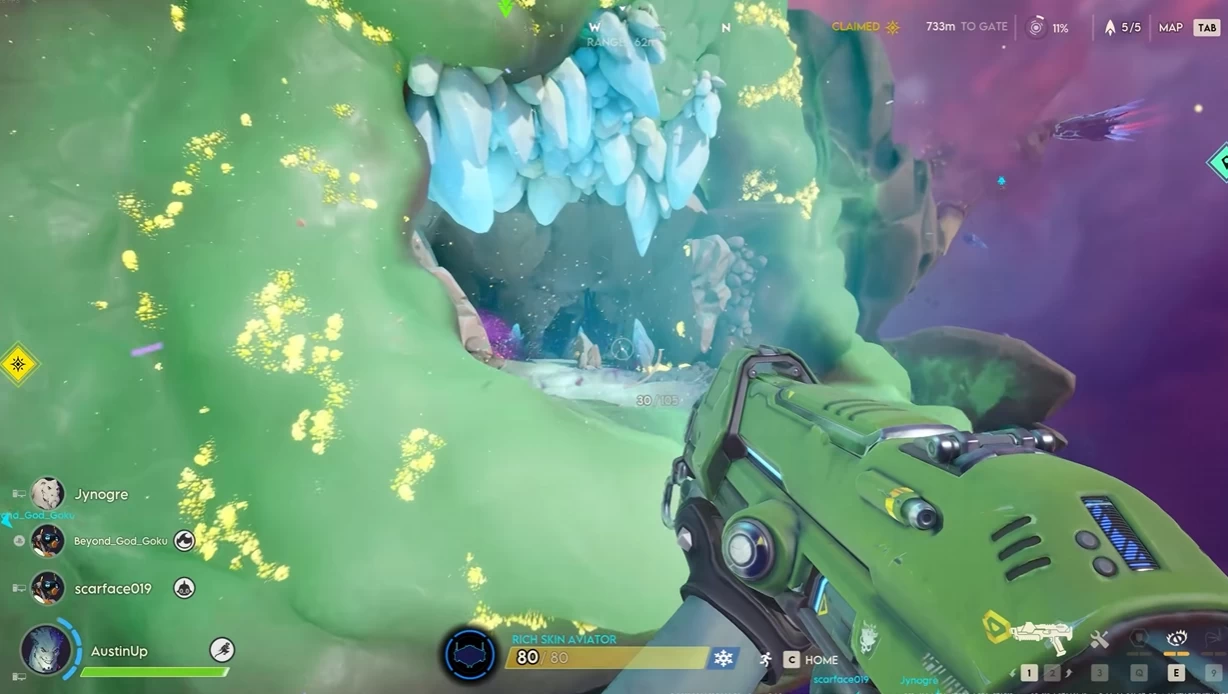Screen dimensions: 1228x694
Task: Click the class icon beside Beyond_God_Goku
Action: click(184, 541)
